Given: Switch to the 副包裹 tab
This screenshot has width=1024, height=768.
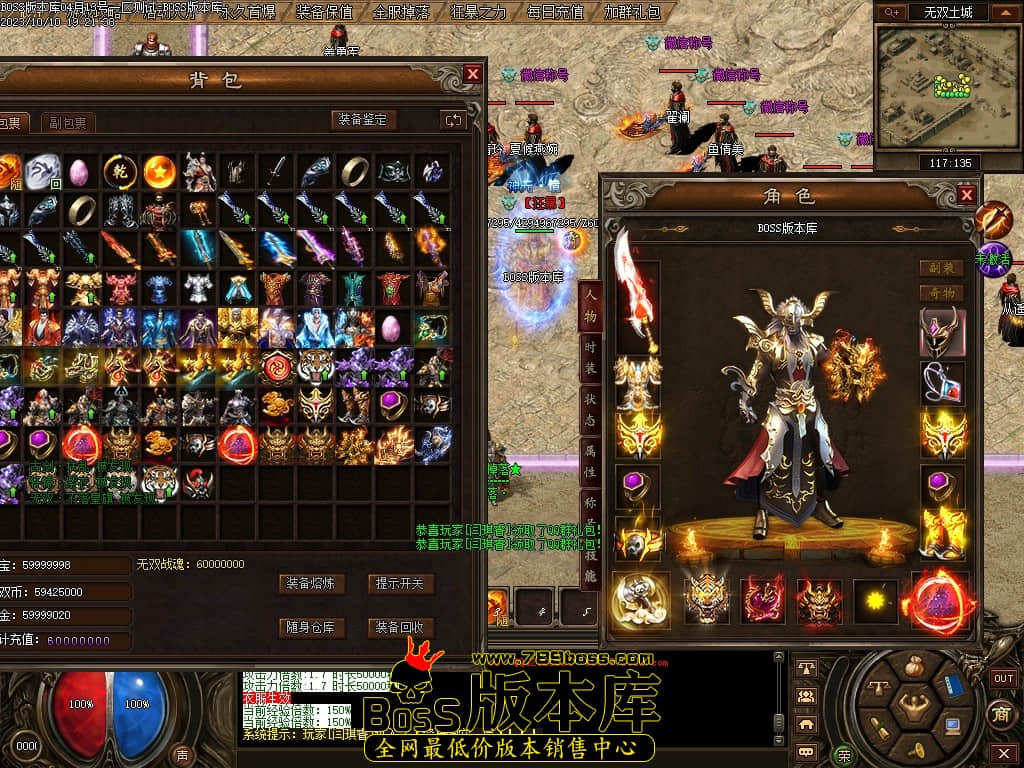Looking at the screenshot, I should click(x=68, y=123).
